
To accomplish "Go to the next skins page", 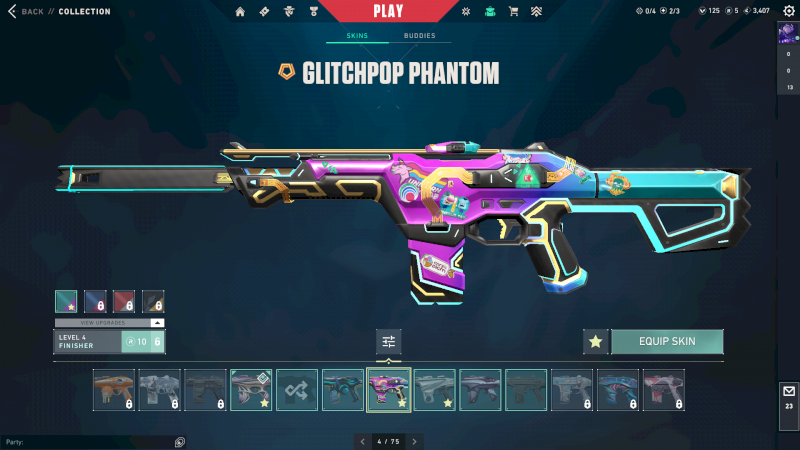I will (x=414, y=441).
